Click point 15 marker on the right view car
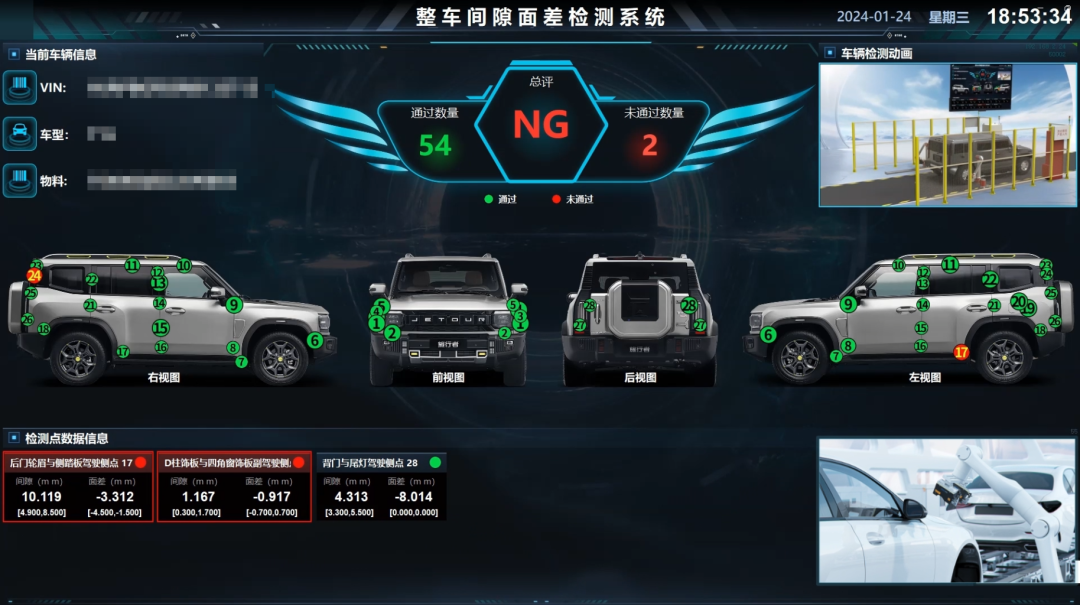1080x605 pixels. click(x=160, y=327)
